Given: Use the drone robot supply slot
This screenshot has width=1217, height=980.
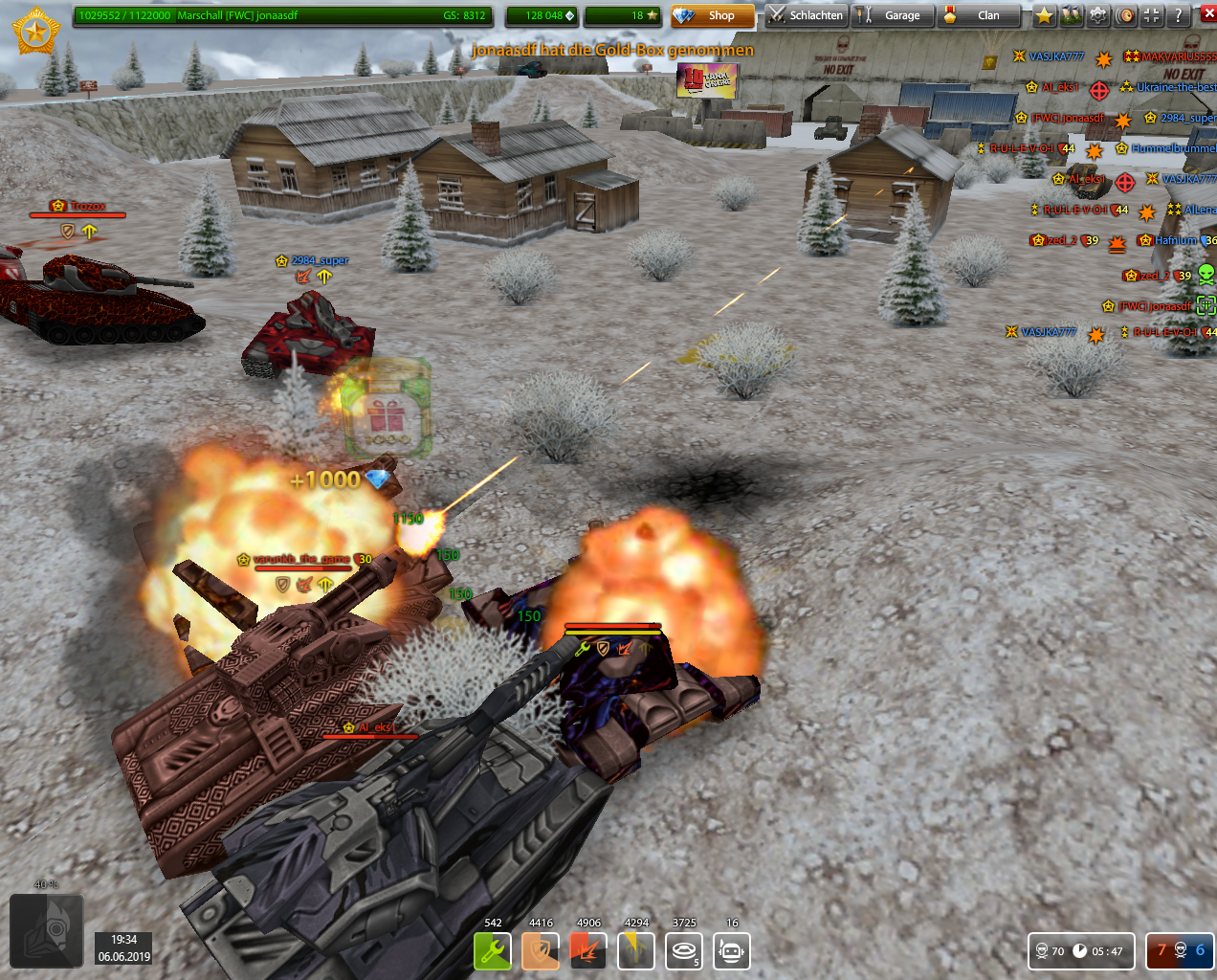Looking at the screenshot, I should [x=732, y=951].
